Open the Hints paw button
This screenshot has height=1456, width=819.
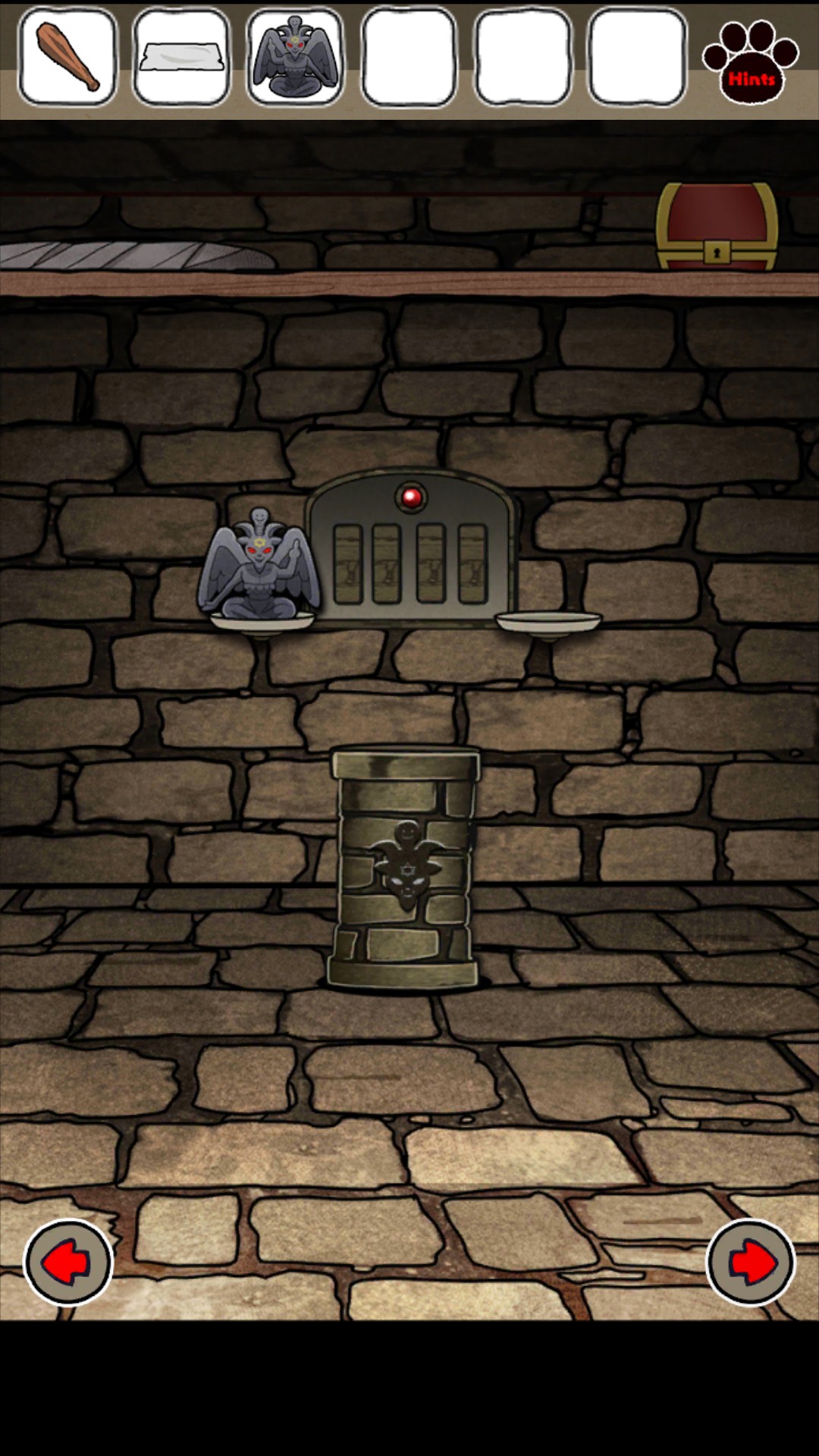750,61
